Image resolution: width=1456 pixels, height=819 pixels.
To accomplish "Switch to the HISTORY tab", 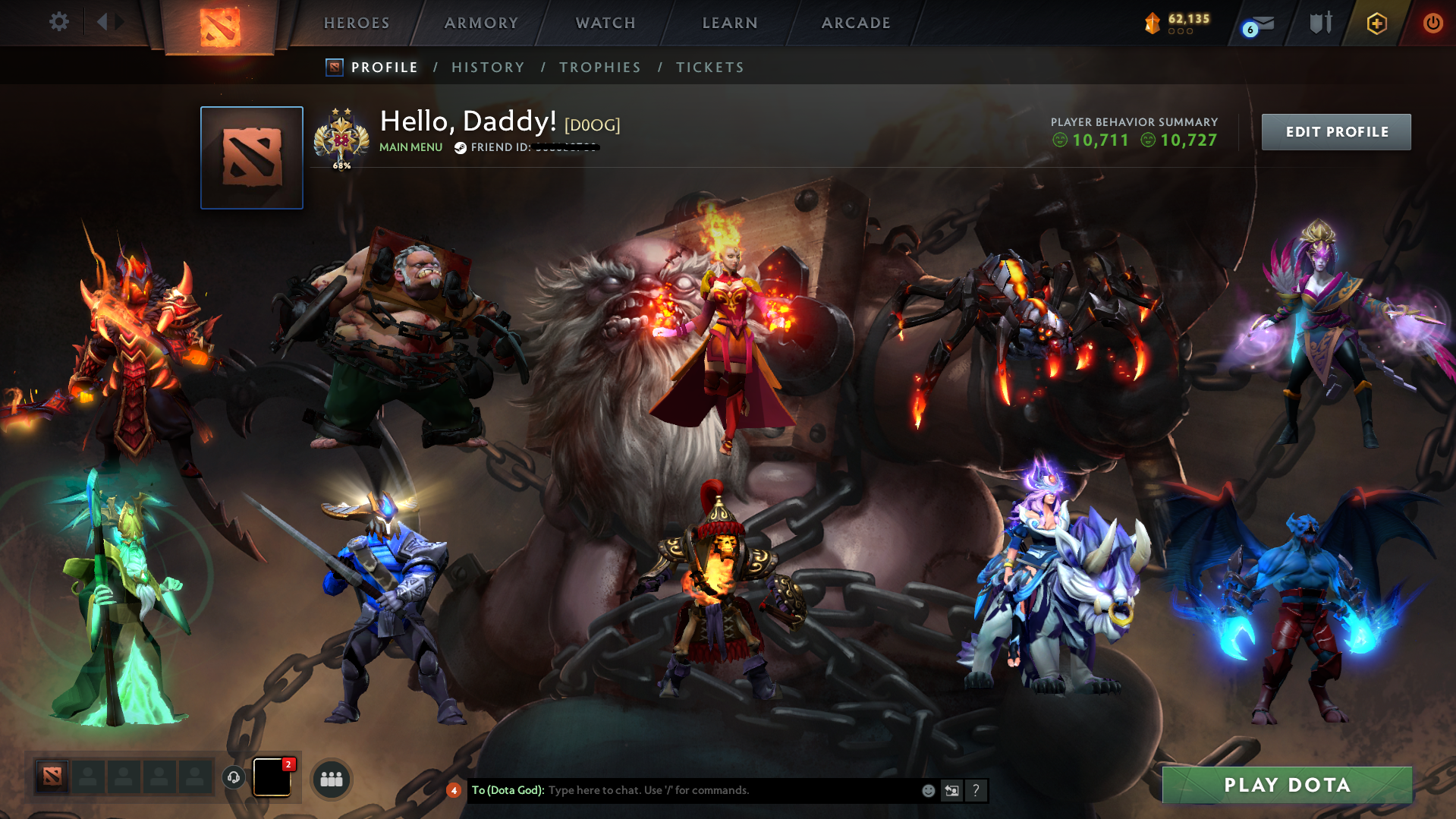I will [487, 67].
